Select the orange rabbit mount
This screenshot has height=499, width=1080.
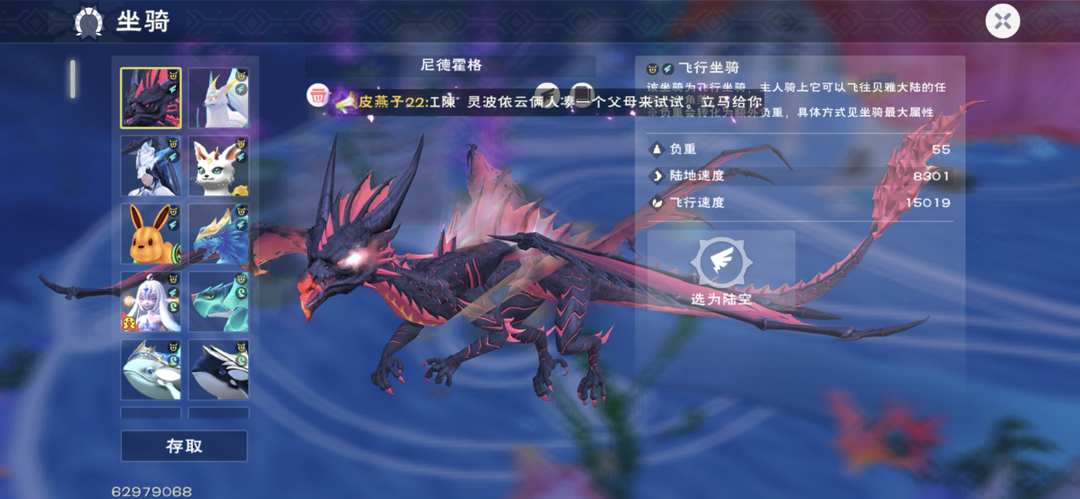[x=151, y=234]
